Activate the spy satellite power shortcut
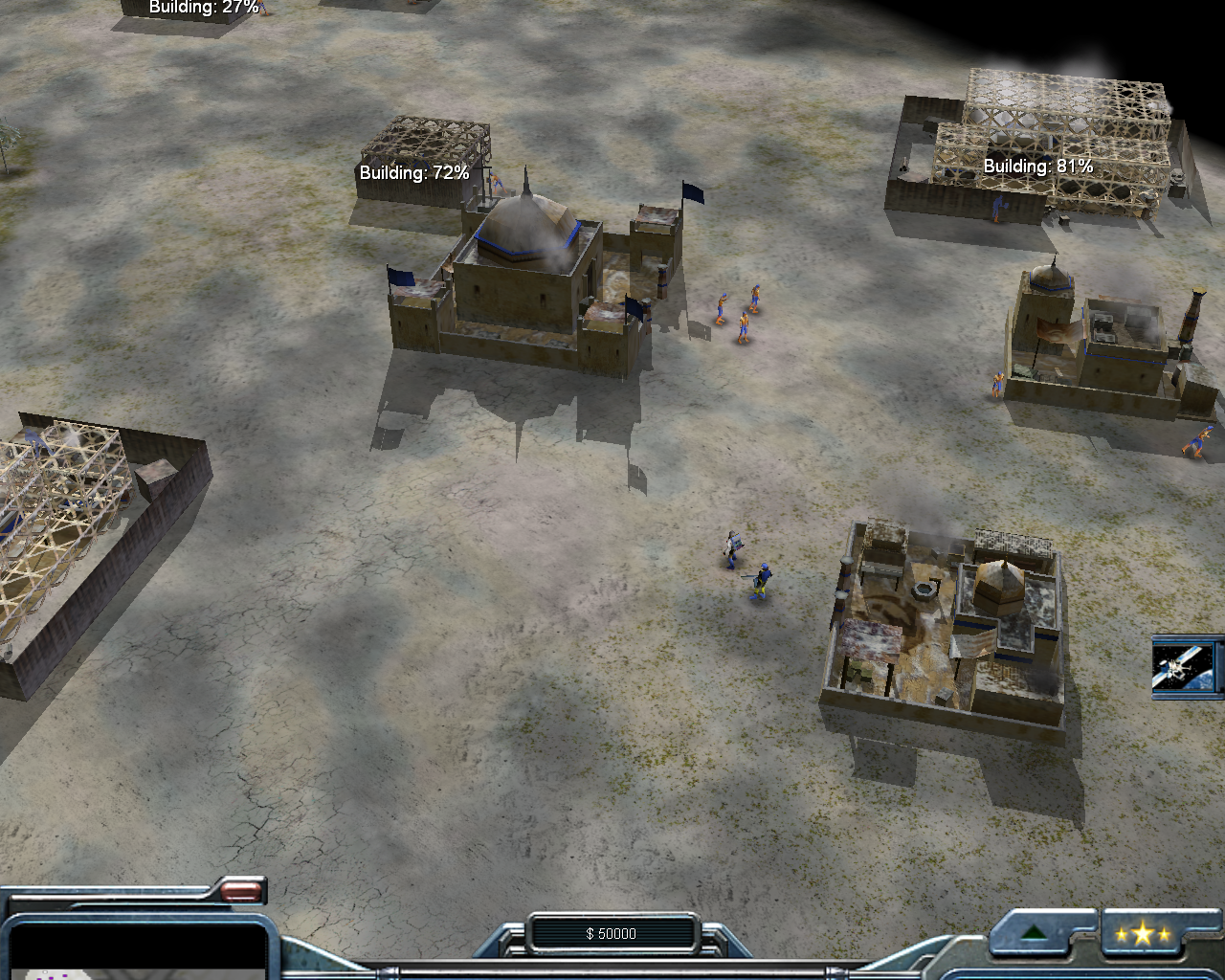Screen dimensions: 1225x980 (x=1186, y=666)
